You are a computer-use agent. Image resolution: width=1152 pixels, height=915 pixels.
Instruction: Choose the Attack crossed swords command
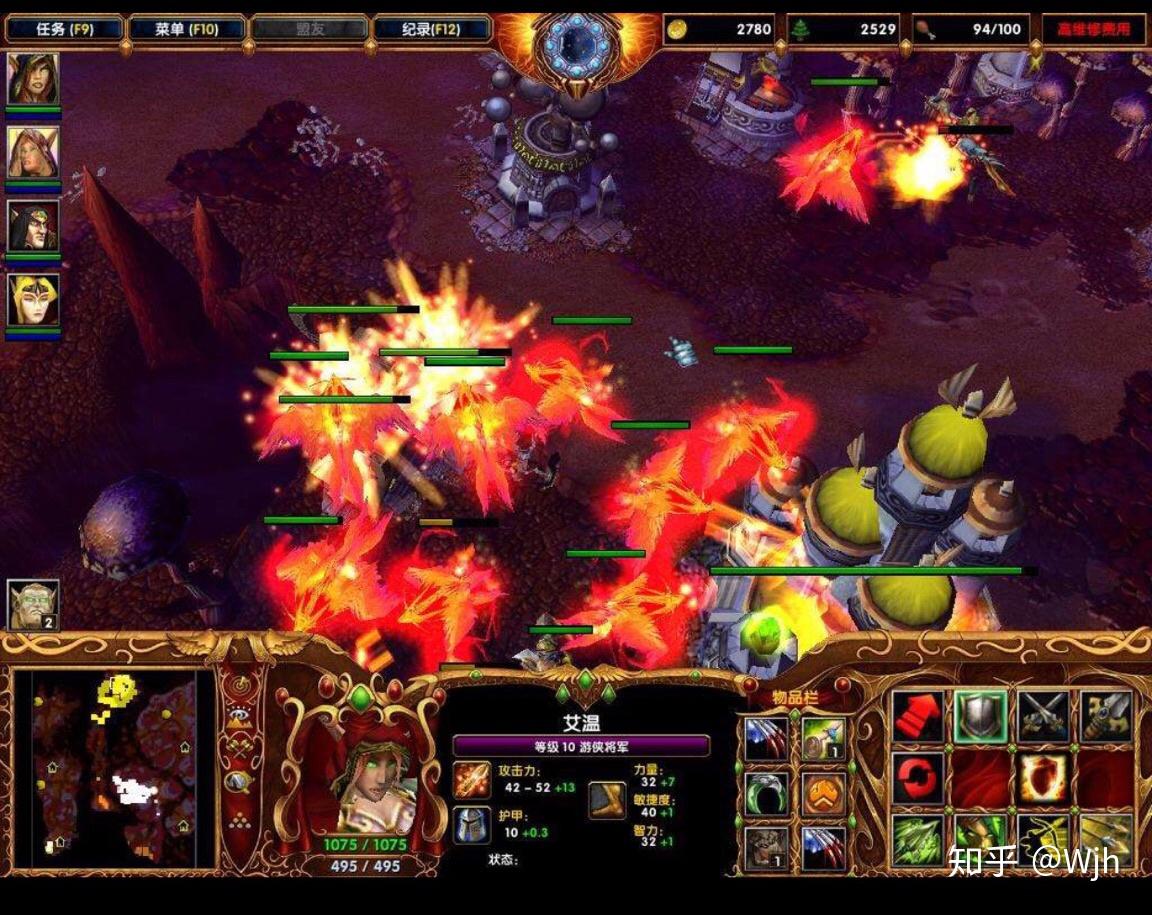[1043, 716]
